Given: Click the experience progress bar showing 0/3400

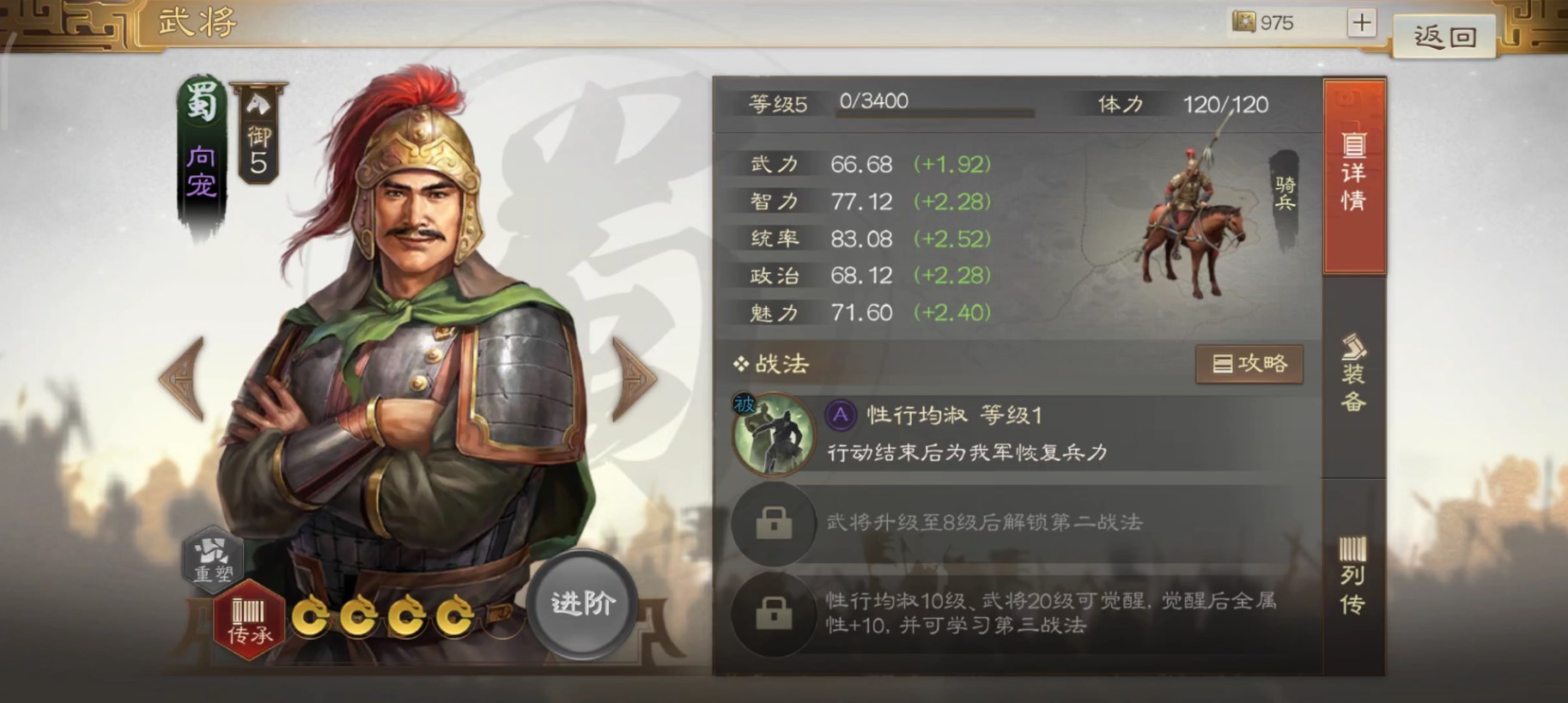Looking at the screenshot, I should click(x=936, y=109).
